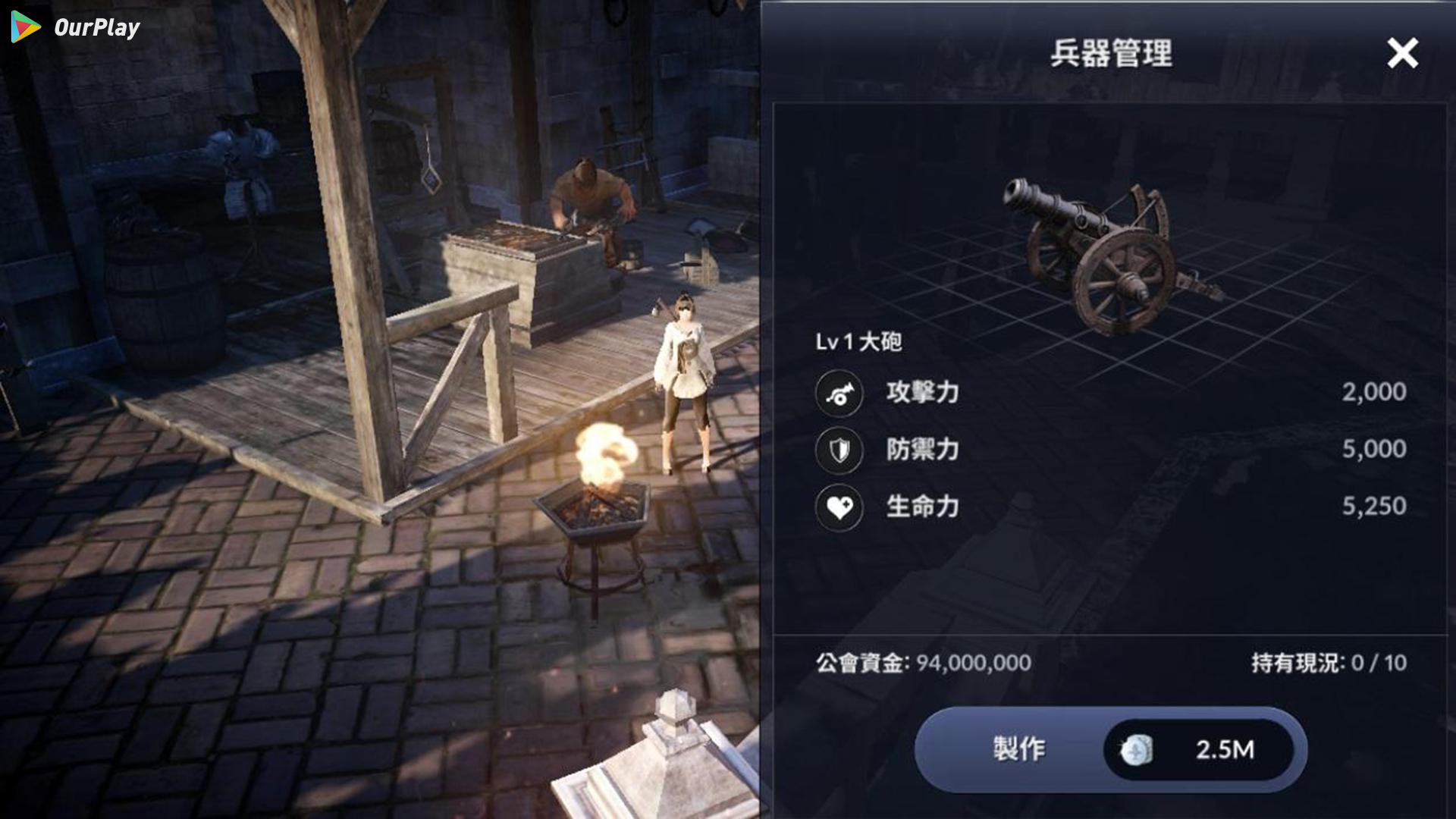This screenshot has height=819, width=1456.
Task: Select the 防禦力 stat entry
Action: click(922, 449)
